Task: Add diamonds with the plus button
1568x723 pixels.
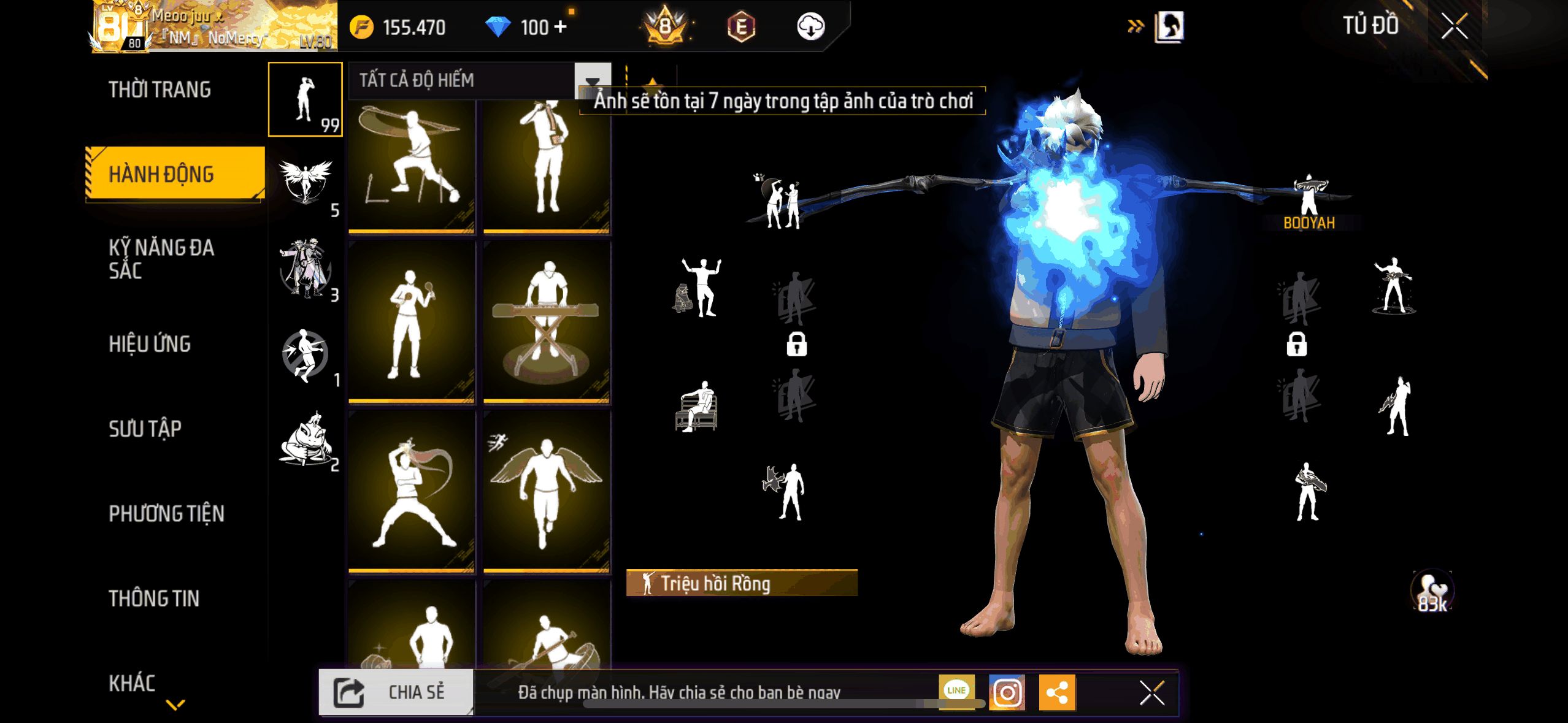Action: [x=560, y=27]
